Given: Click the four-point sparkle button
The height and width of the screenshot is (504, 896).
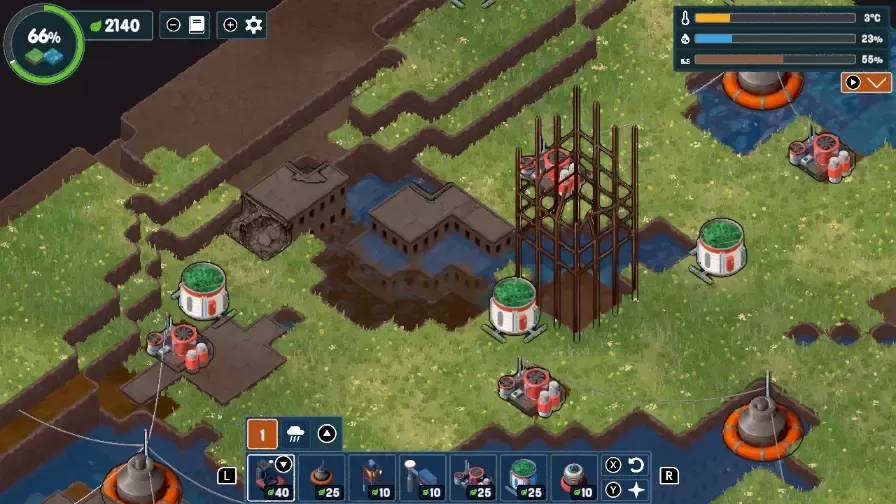Looking at the screenshot, I should 637,490.
